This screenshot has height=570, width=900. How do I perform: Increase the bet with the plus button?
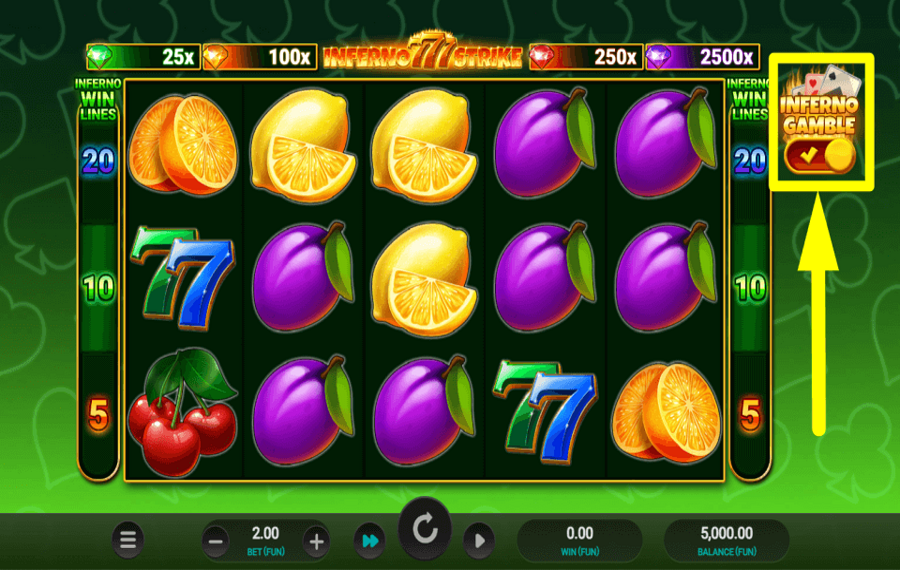(x=316, y=542)
